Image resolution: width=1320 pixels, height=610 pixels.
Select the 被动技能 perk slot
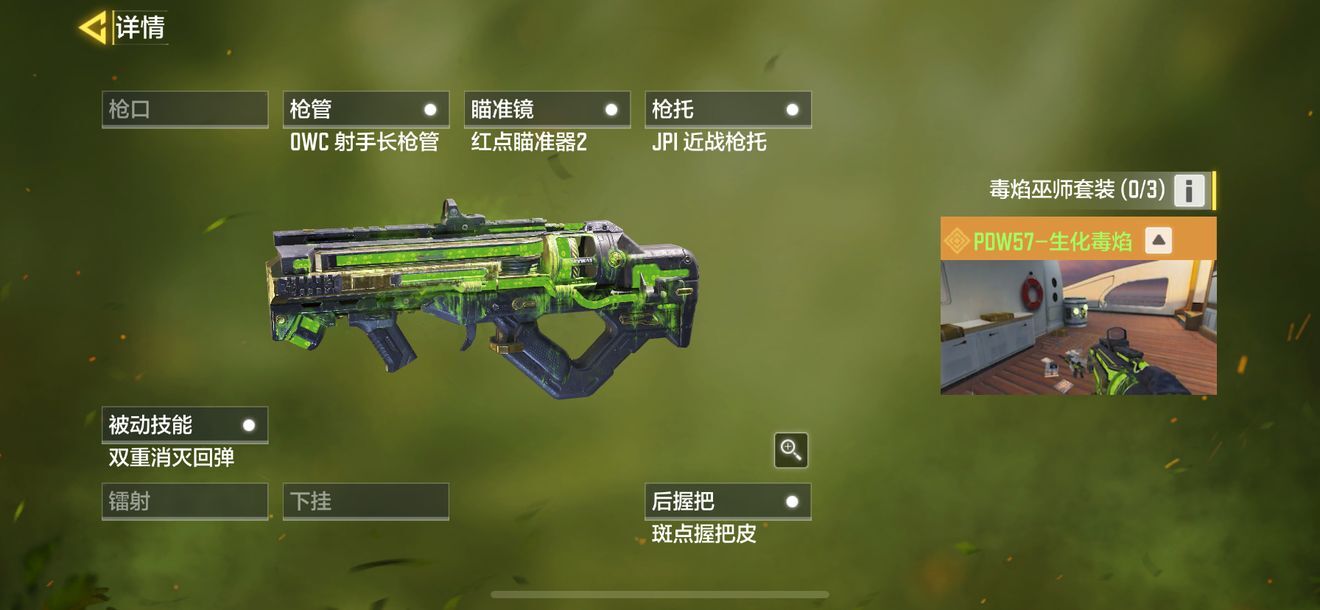pyautogui.click(x=185, y=424)
